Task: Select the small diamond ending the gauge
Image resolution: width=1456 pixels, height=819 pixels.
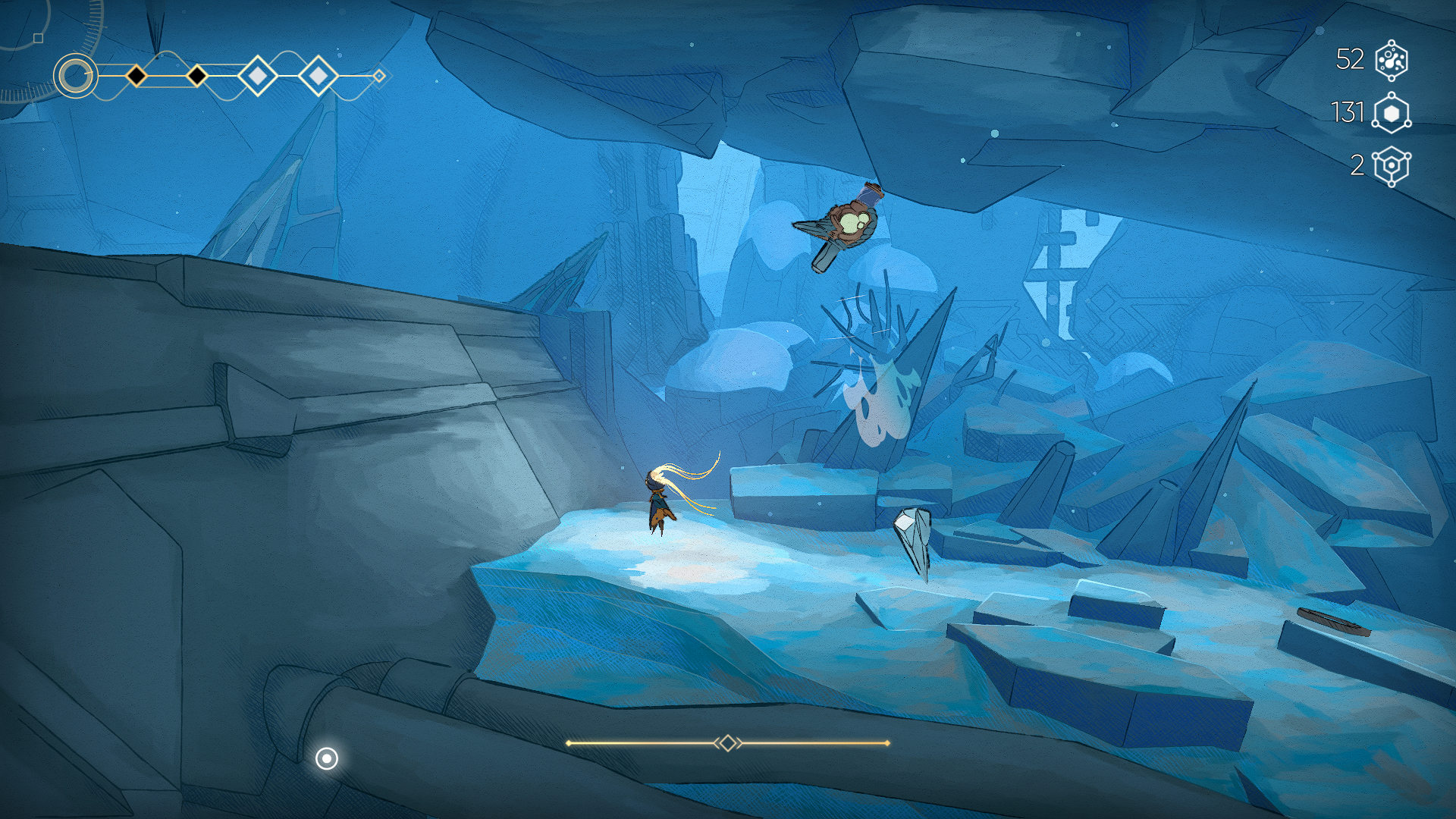Action: pyautogui.click(x=379, y=76)
